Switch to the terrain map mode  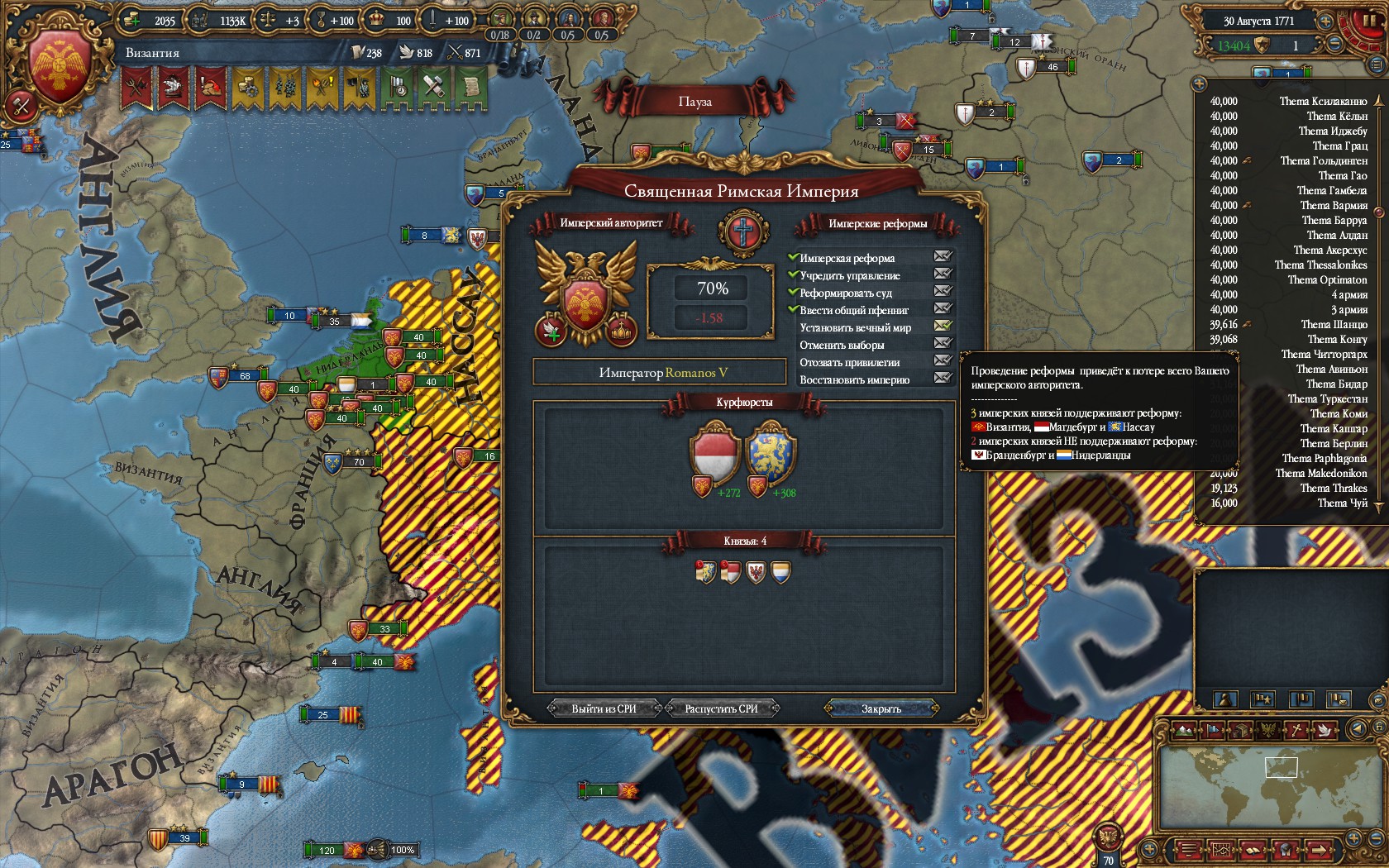tap(1185, 730)
